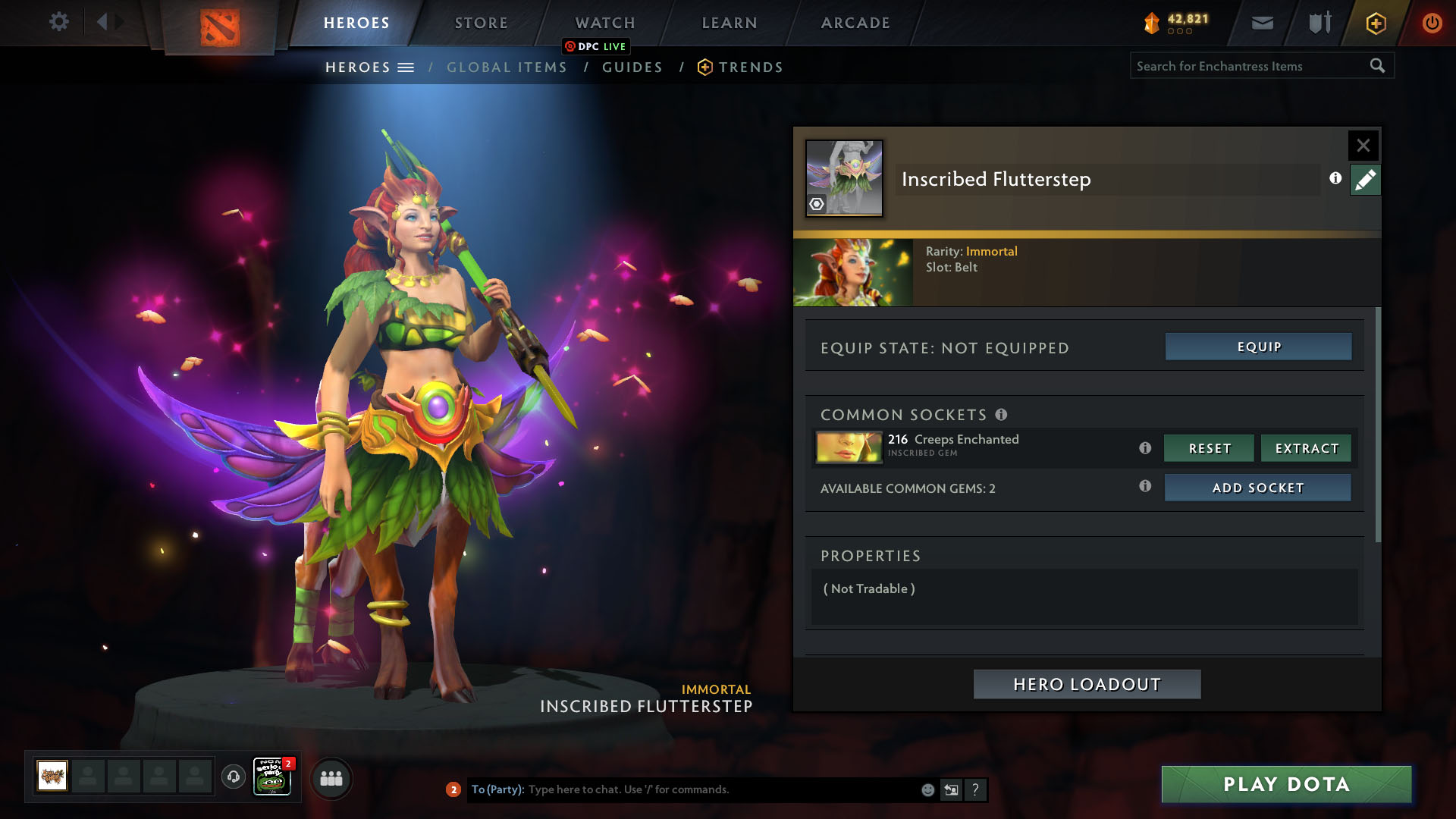Select the Arcade tab

tap(855, 23)
